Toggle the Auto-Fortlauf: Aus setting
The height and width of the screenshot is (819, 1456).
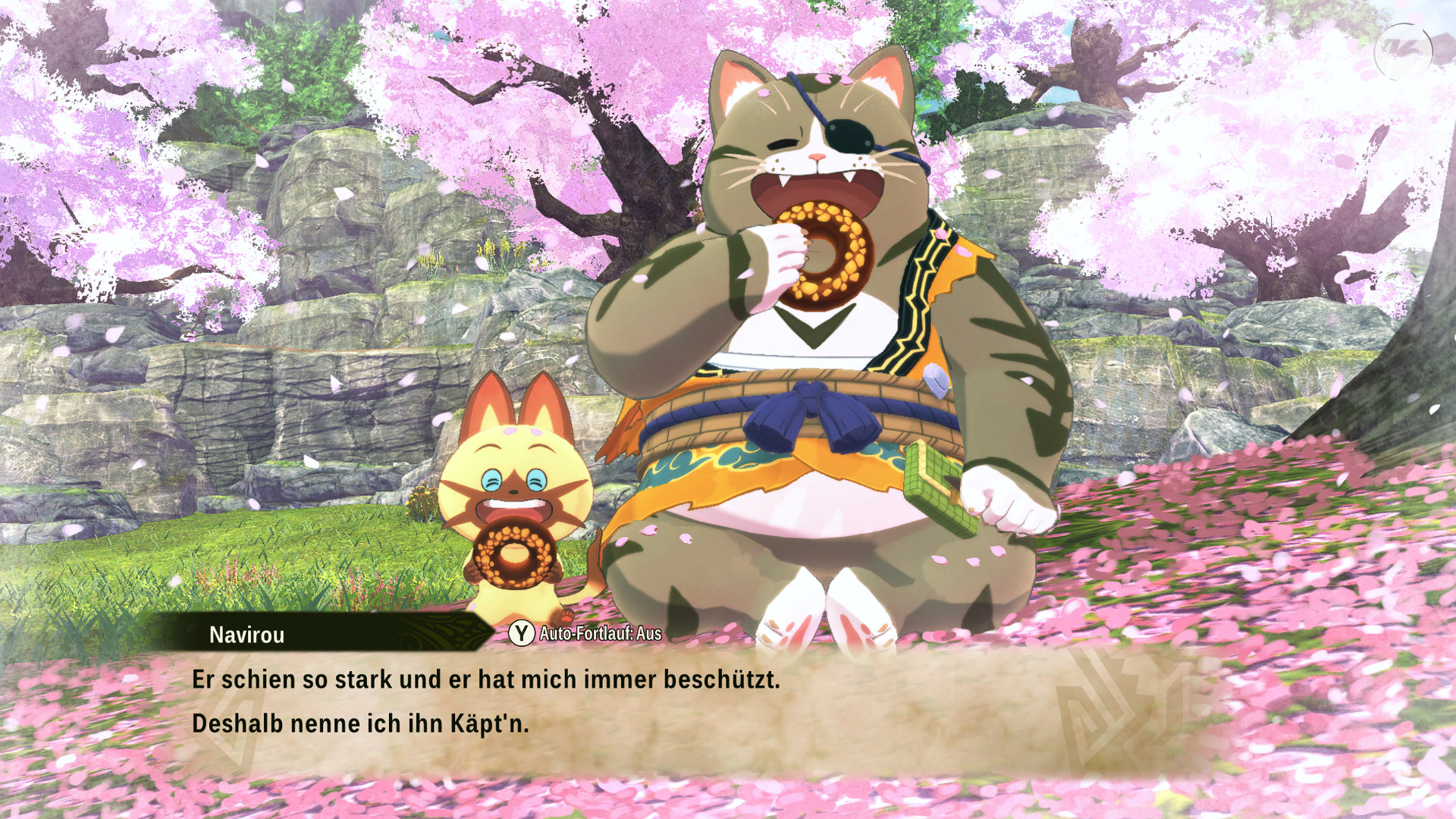tap(585, 633)
